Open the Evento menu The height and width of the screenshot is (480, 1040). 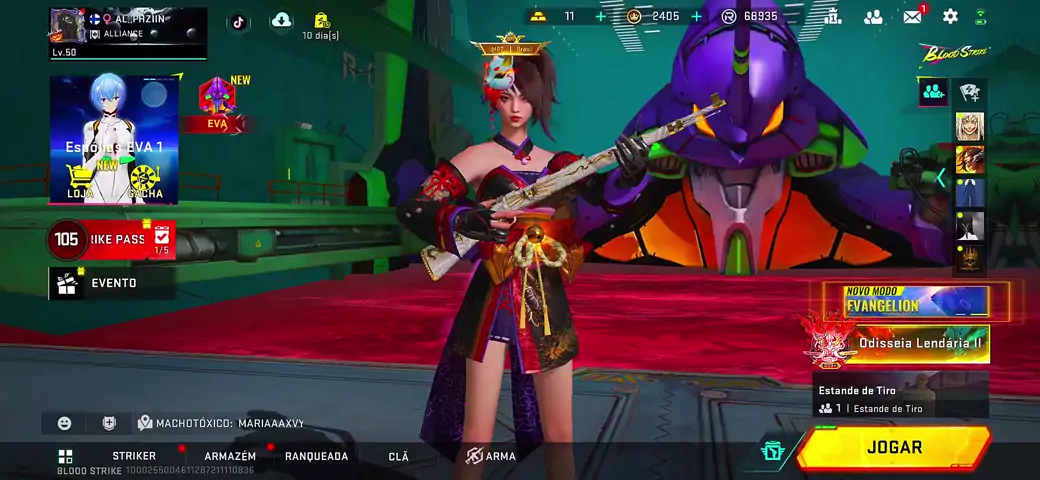(112, 283)
